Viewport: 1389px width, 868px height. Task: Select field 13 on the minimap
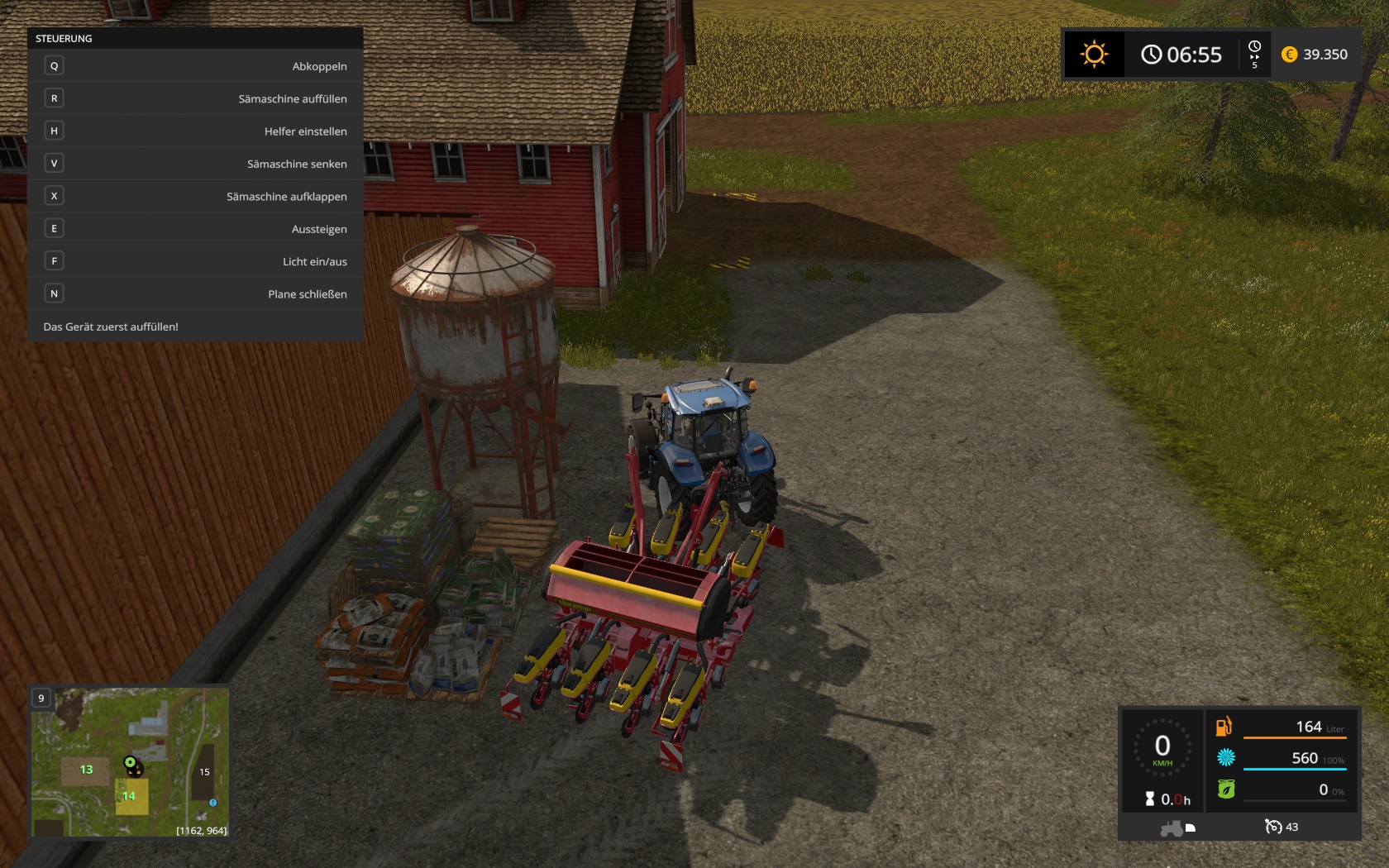(85, 770)
